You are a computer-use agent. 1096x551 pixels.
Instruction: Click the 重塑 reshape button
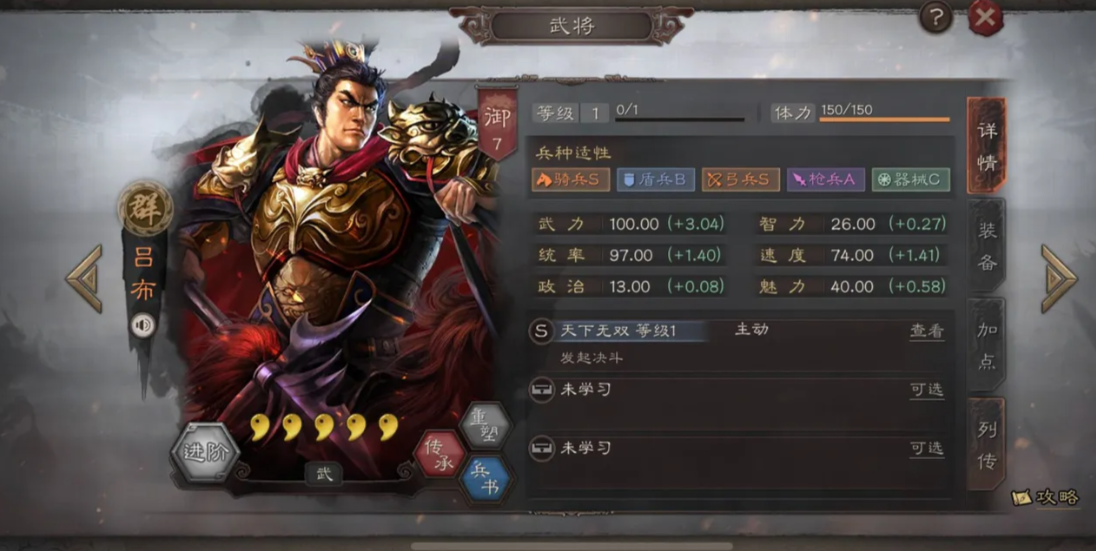tap(484, 427)
